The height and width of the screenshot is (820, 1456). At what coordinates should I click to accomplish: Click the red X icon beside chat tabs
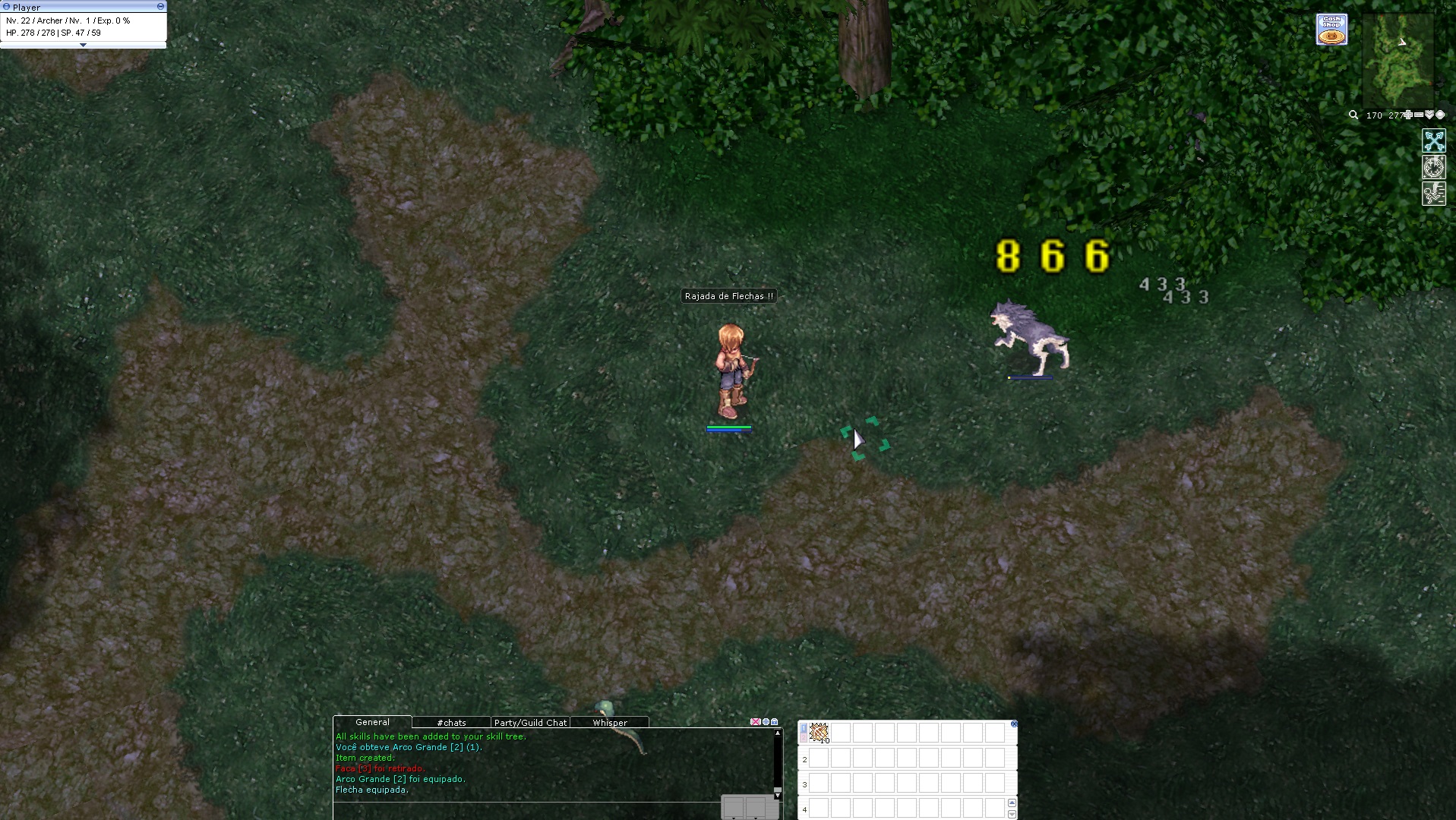click(755, 721)
